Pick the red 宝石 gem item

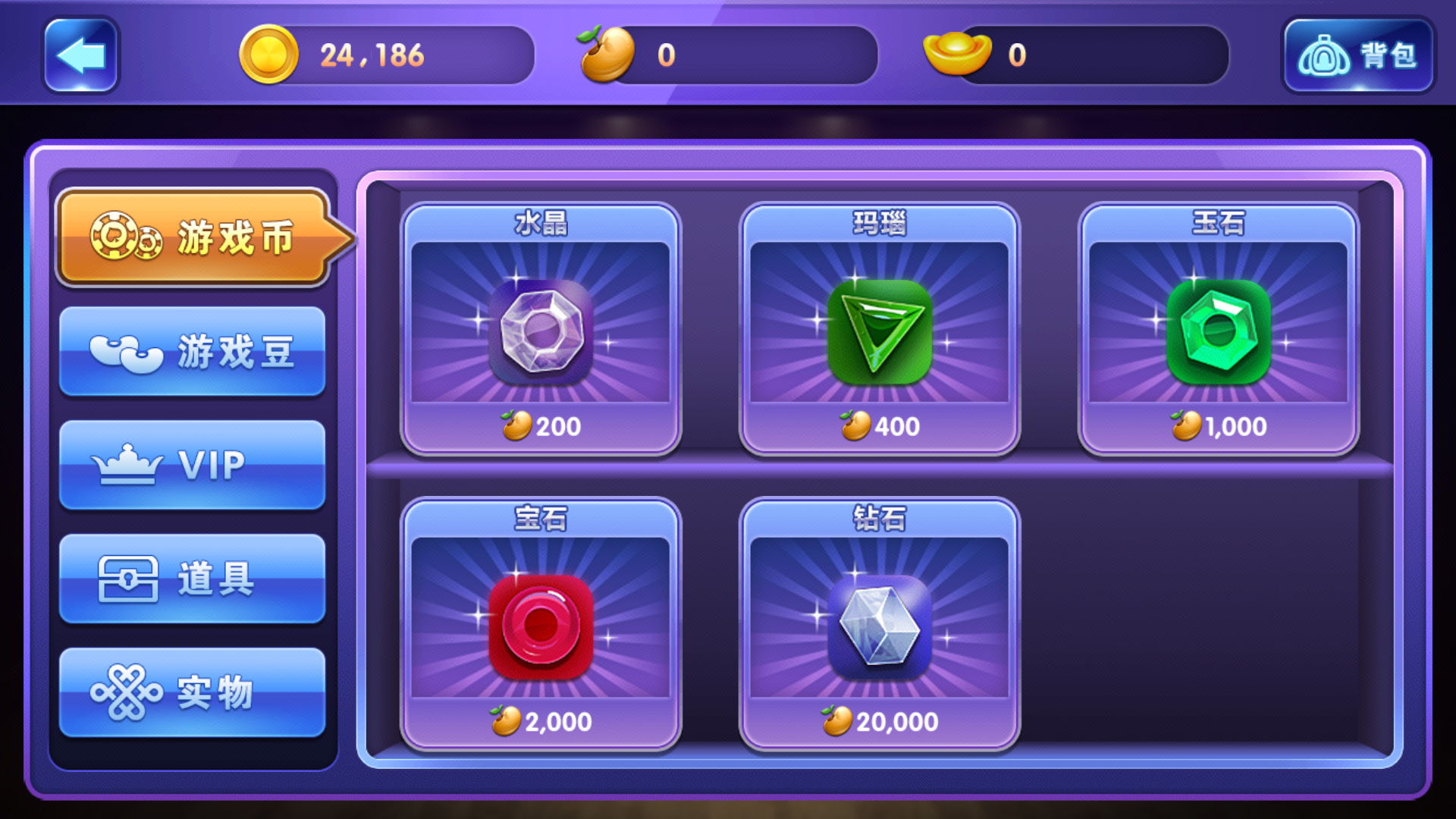541,624
